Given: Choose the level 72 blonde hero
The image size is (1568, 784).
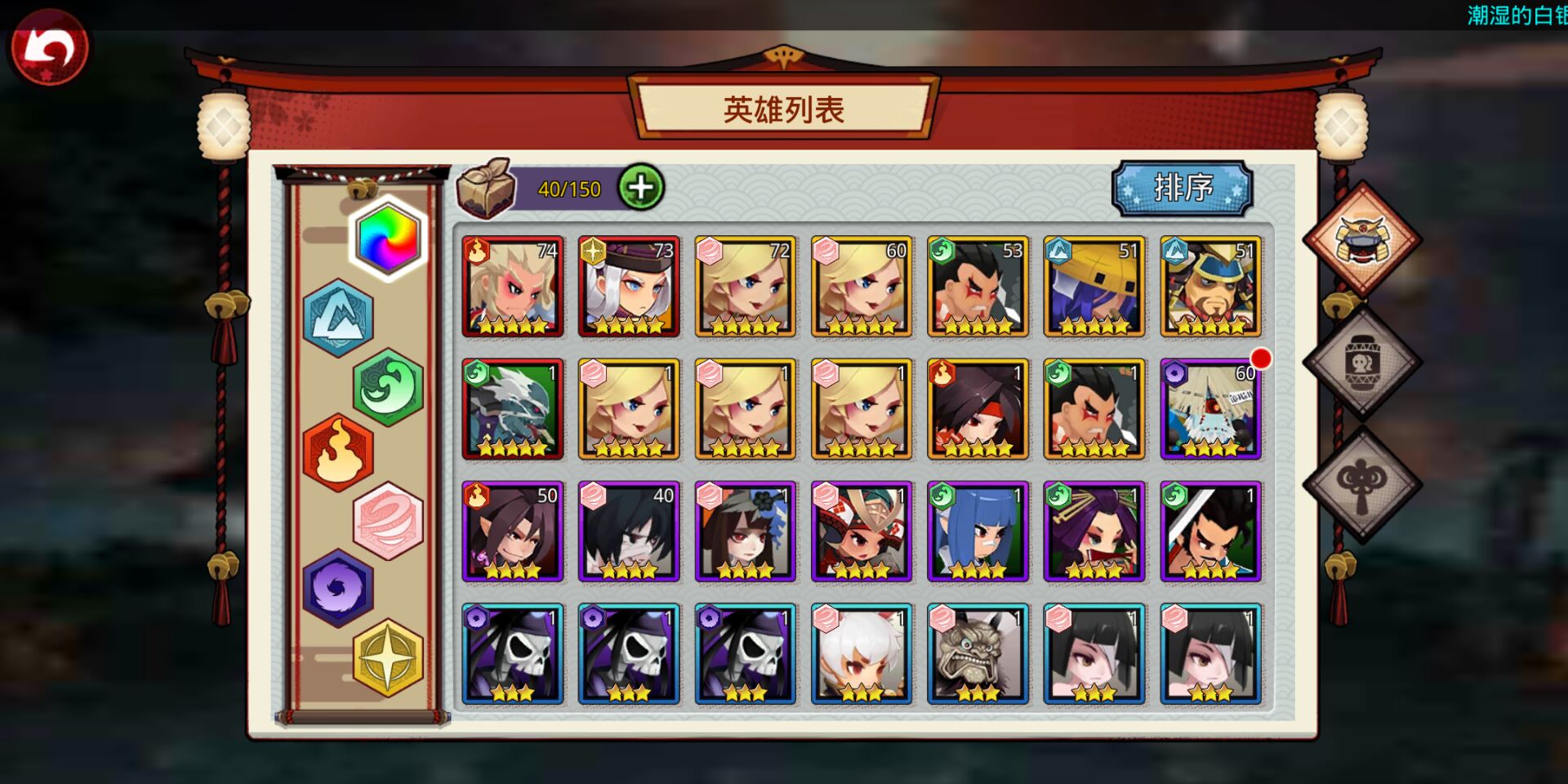Looking at the screenshot, I should (x=745, y=287).
